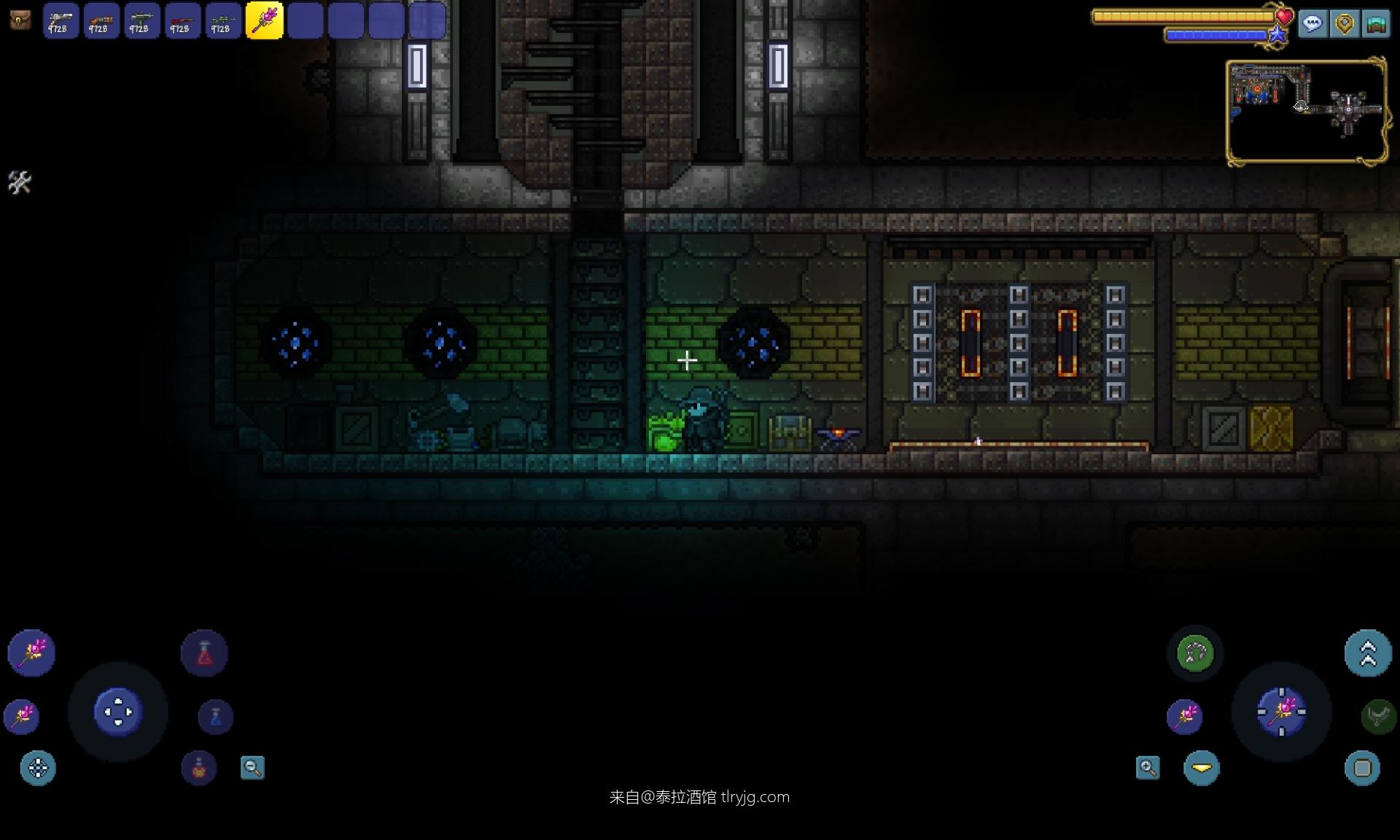Tap the movement joystick pad
This screenshot has height=840, width=1400.
tap(118, 712)
